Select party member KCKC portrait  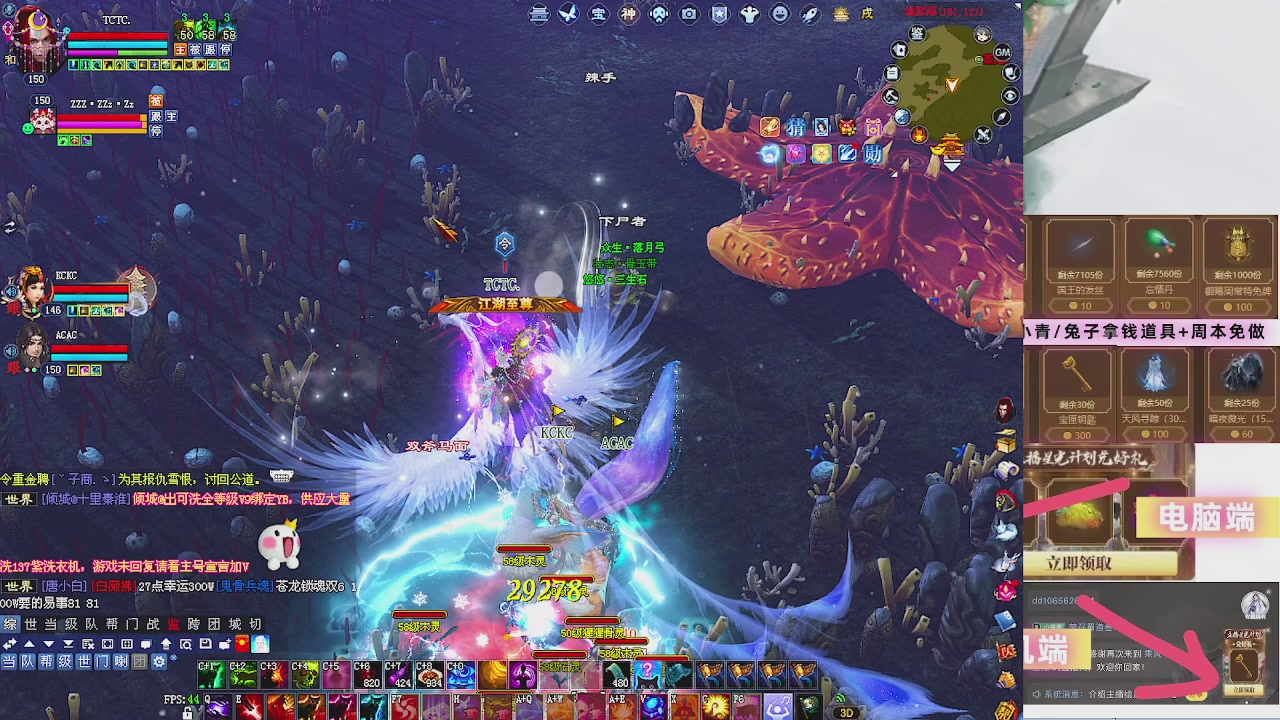click(33, 289)
